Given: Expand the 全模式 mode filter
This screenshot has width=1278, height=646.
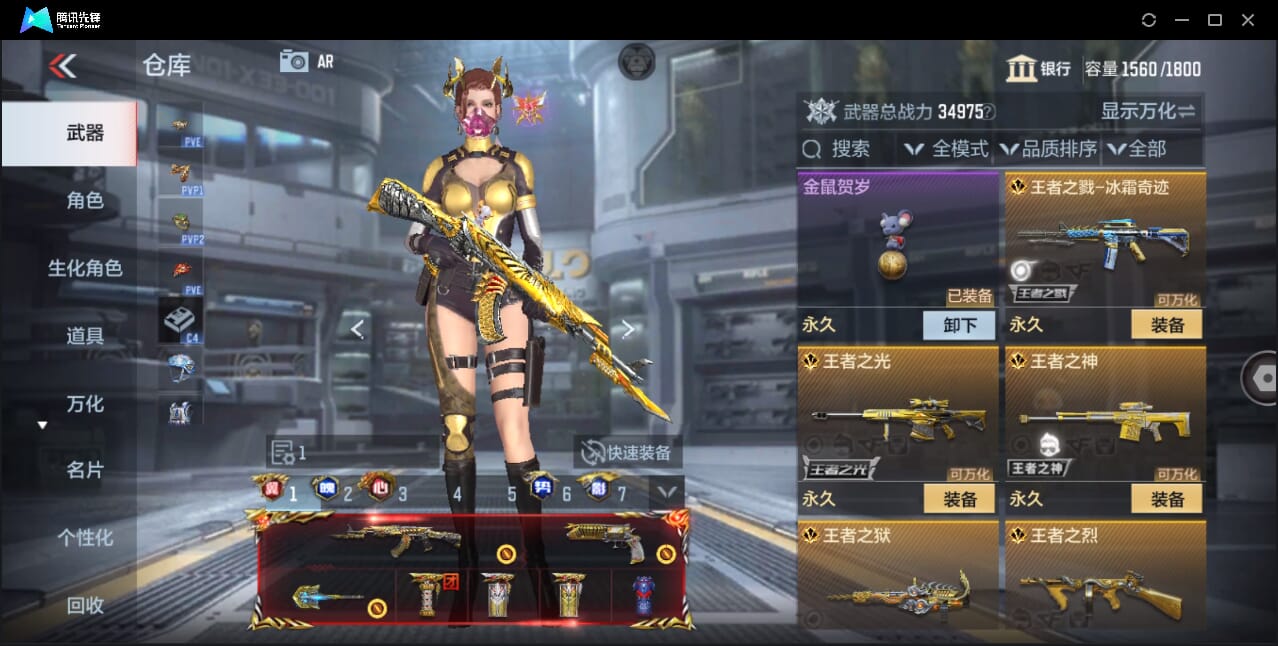Looking at the screenshot, I should click(946, 149).
